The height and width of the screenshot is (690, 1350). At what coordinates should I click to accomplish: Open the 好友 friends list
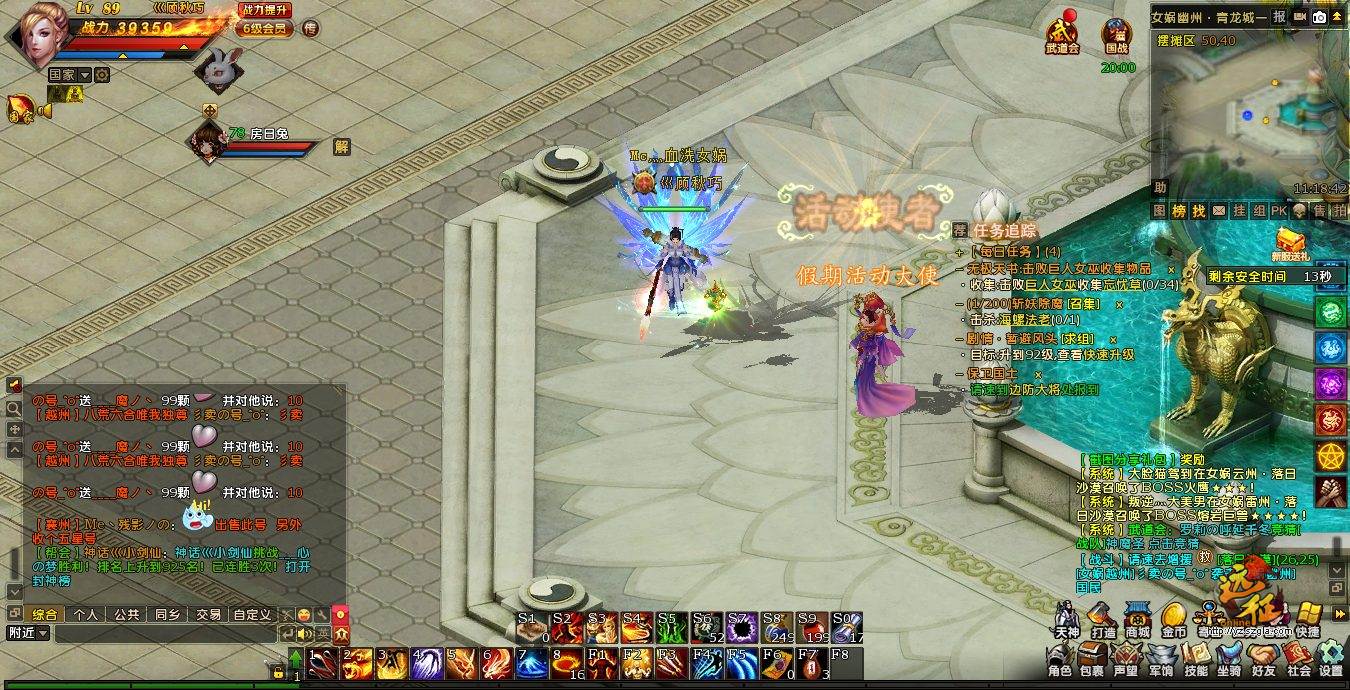(x=1263, y=660)
